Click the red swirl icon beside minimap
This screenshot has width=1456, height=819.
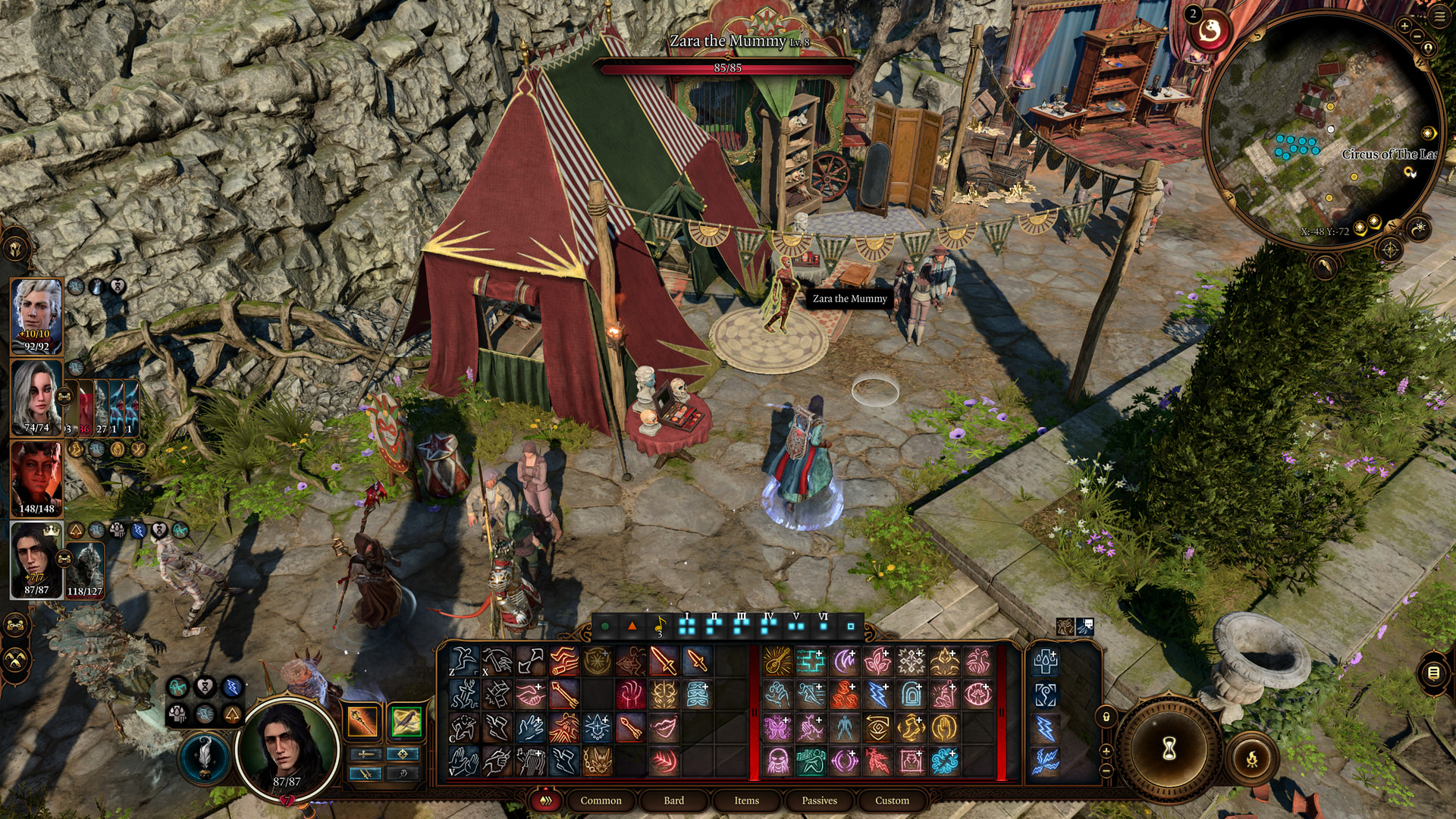tap(1210, 30)
